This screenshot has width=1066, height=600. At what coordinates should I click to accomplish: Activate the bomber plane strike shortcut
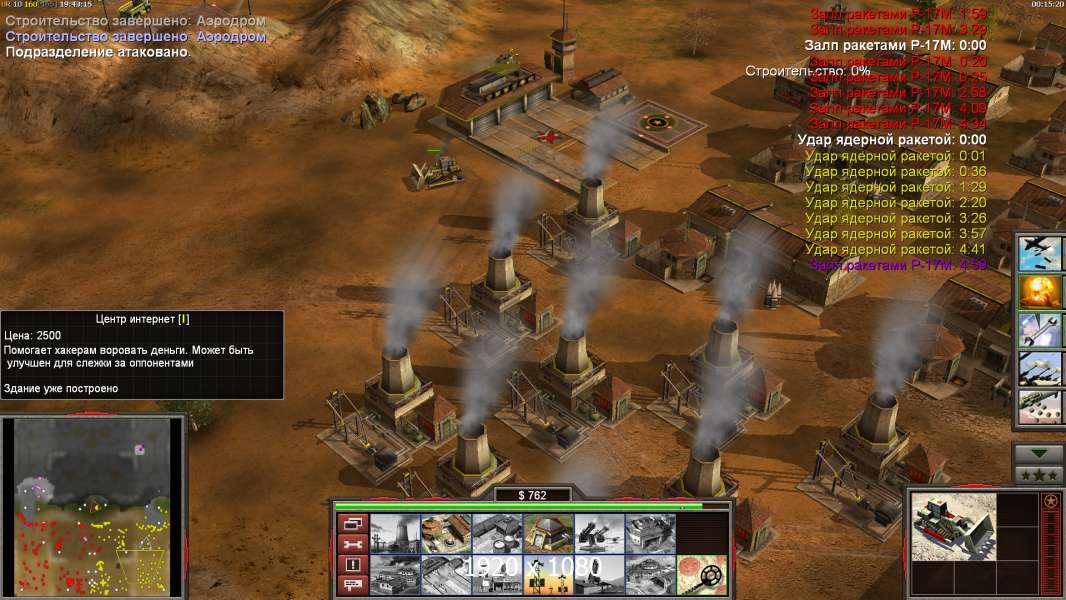(1040, 253)
